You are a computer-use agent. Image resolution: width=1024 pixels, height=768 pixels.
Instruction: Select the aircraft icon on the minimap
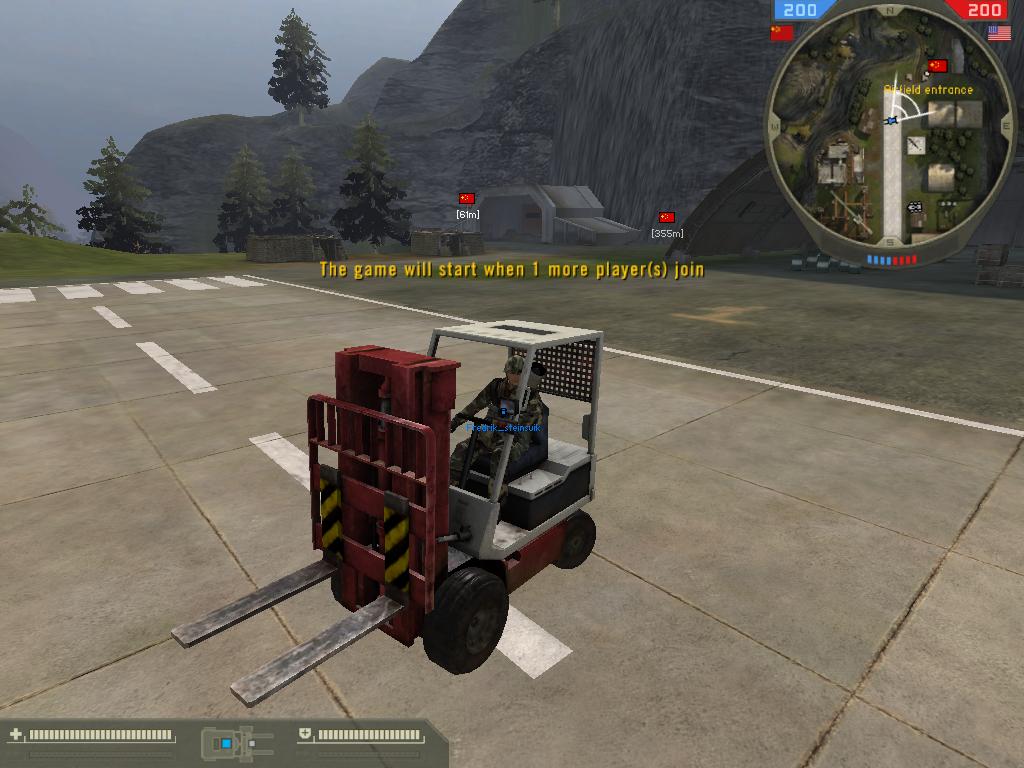(916, 146)
